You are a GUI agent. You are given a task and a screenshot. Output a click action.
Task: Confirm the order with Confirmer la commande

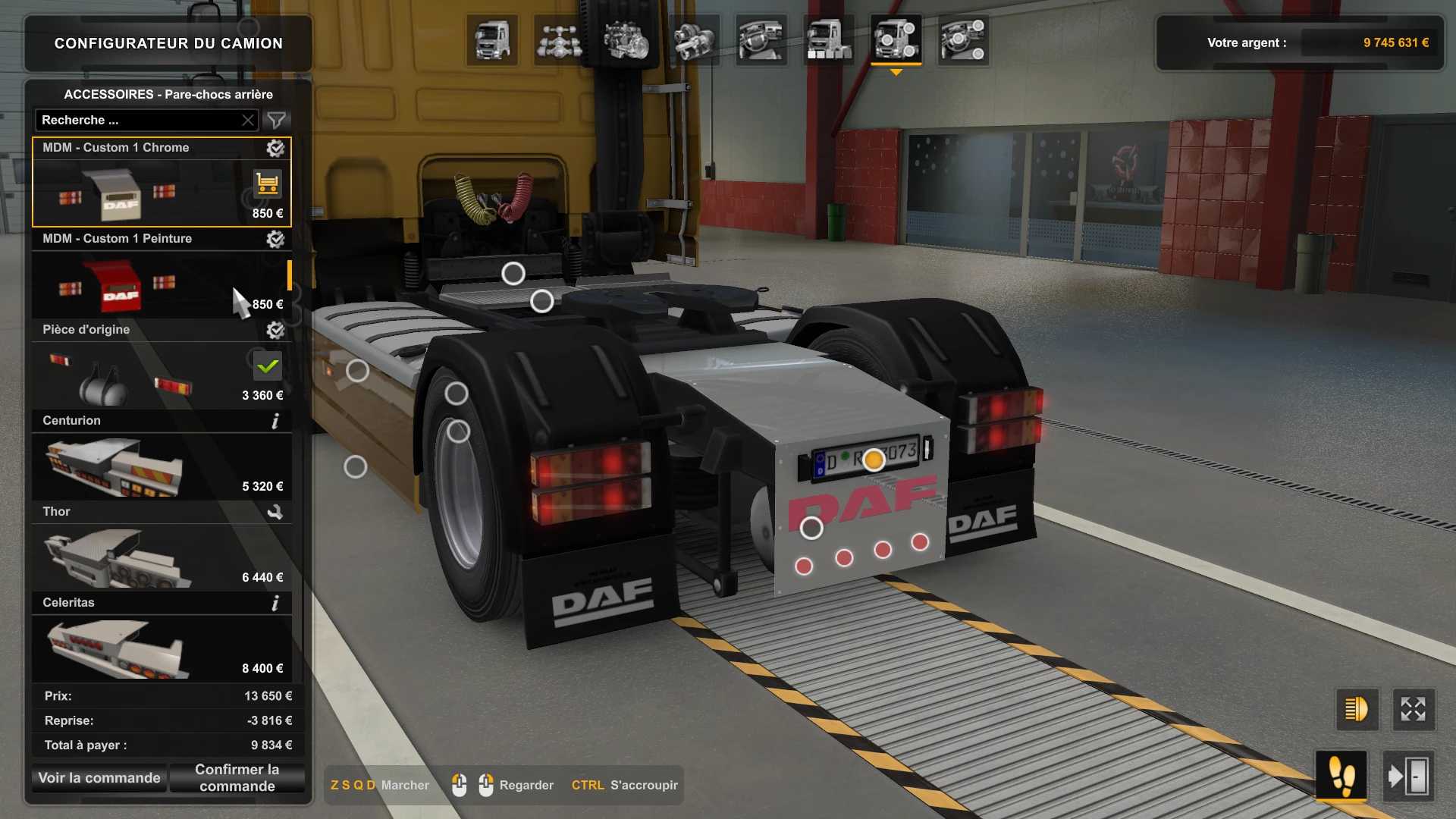pyautogui.click(x=237, y=778)
